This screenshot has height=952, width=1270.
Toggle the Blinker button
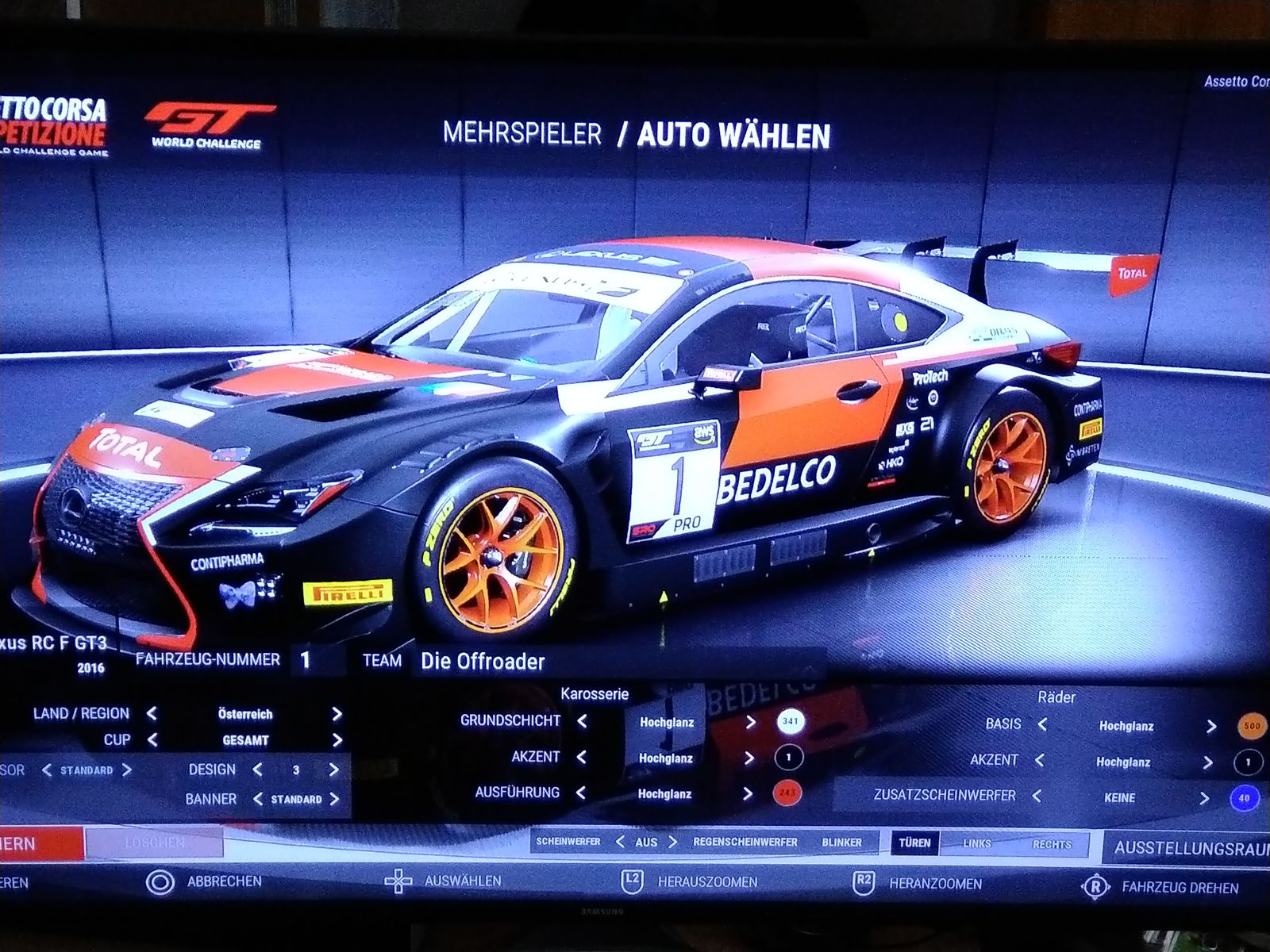tap(841, 843)
